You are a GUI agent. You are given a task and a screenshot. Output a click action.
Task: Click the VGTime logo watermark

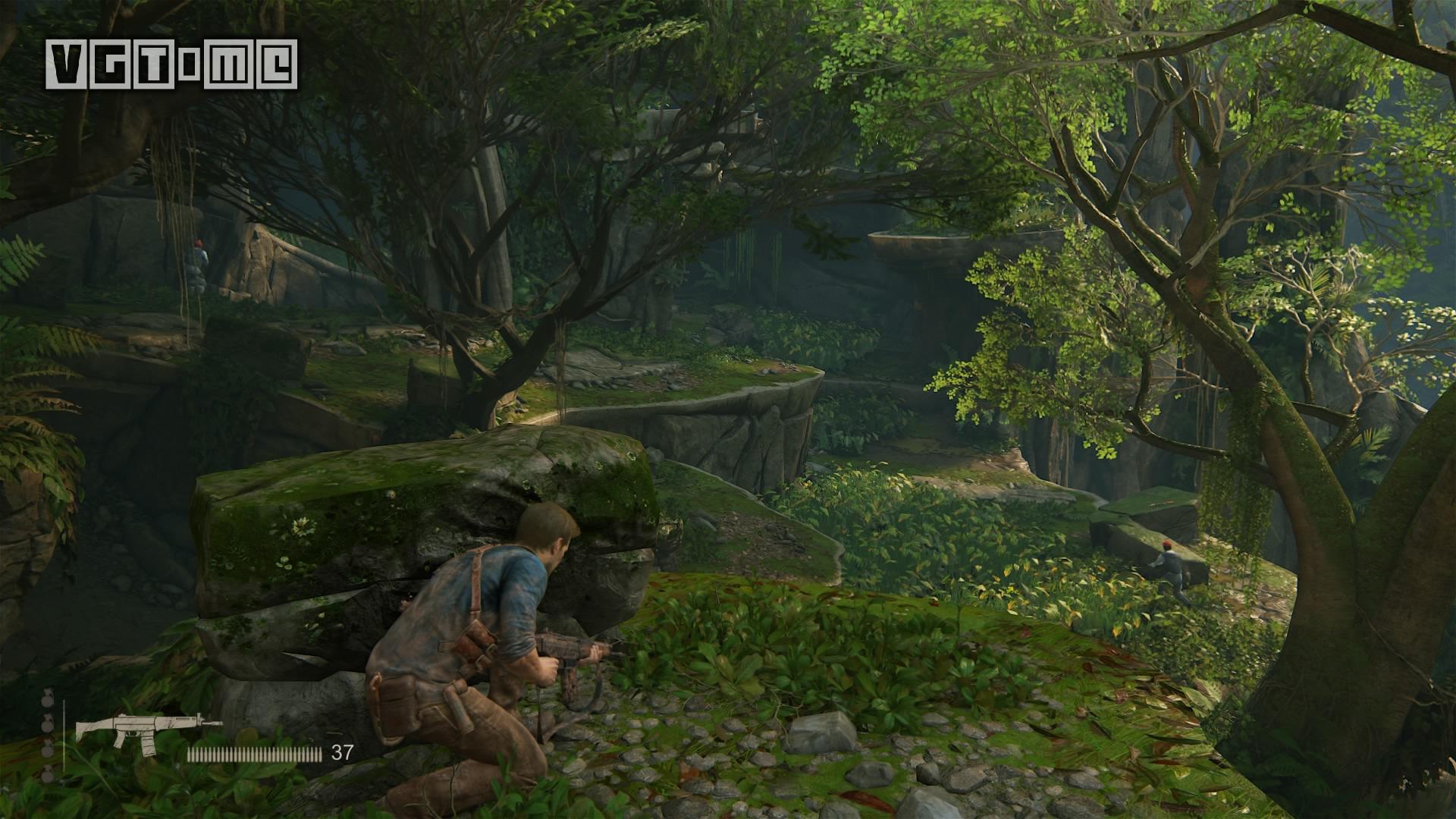pyautogui.click(x=171, y=64)
